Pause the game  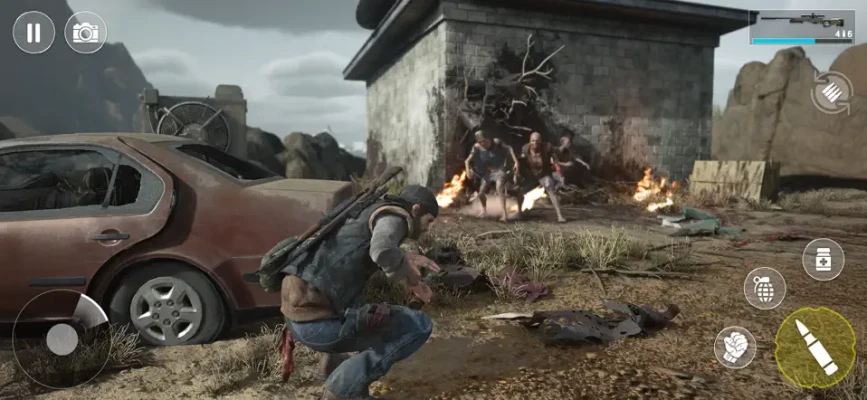[34, 32]
